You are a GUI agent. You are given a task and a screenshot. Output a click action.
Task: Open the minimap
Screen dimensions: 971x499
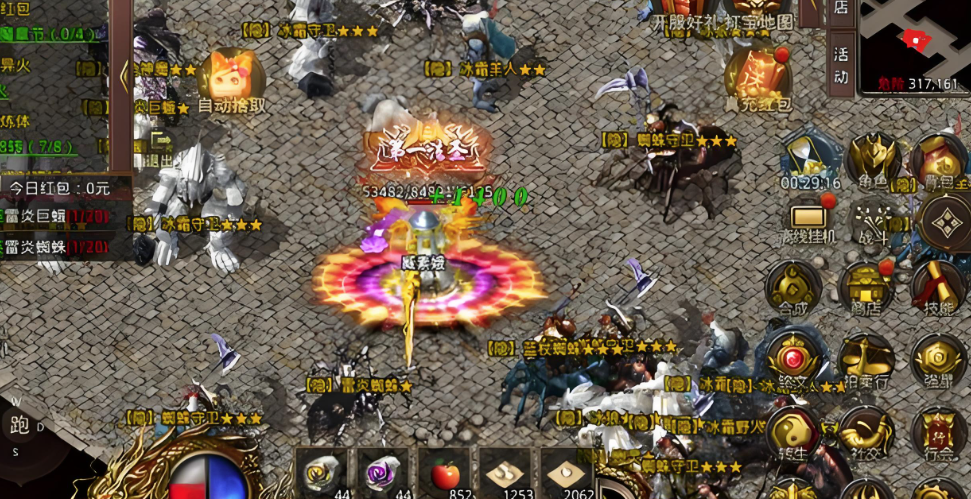pos(914,46)
